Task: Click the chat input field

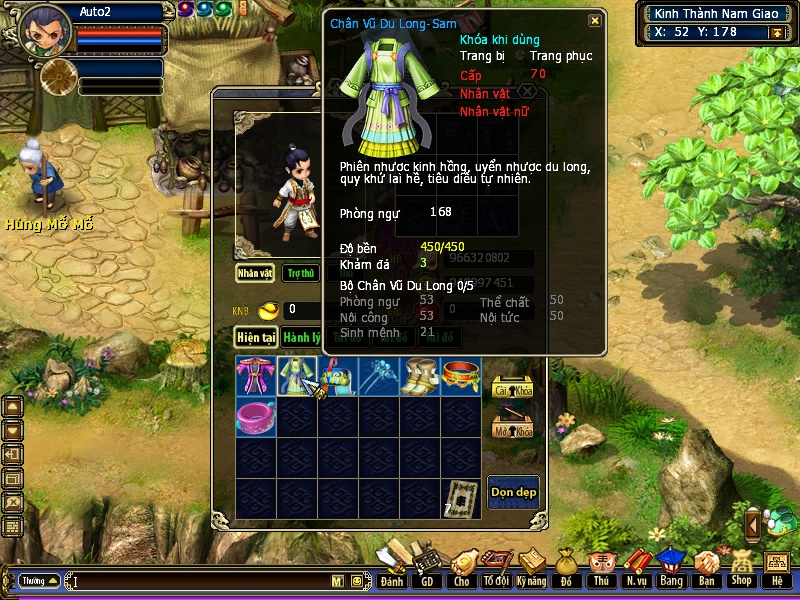Action: coord(200,581)
